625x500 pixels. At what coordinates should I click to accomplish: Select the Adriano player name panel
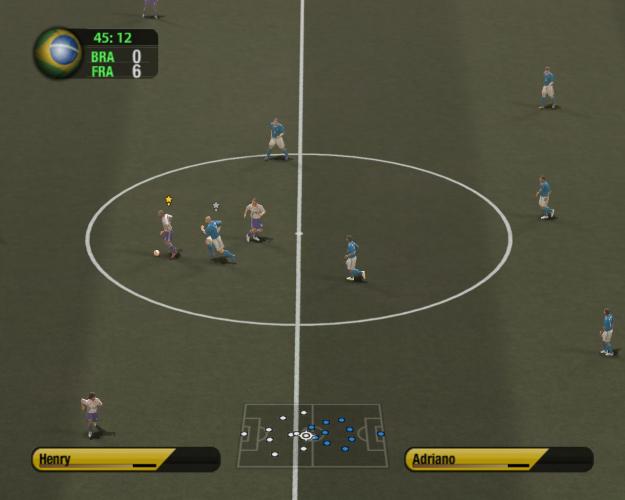coord(498,459)
